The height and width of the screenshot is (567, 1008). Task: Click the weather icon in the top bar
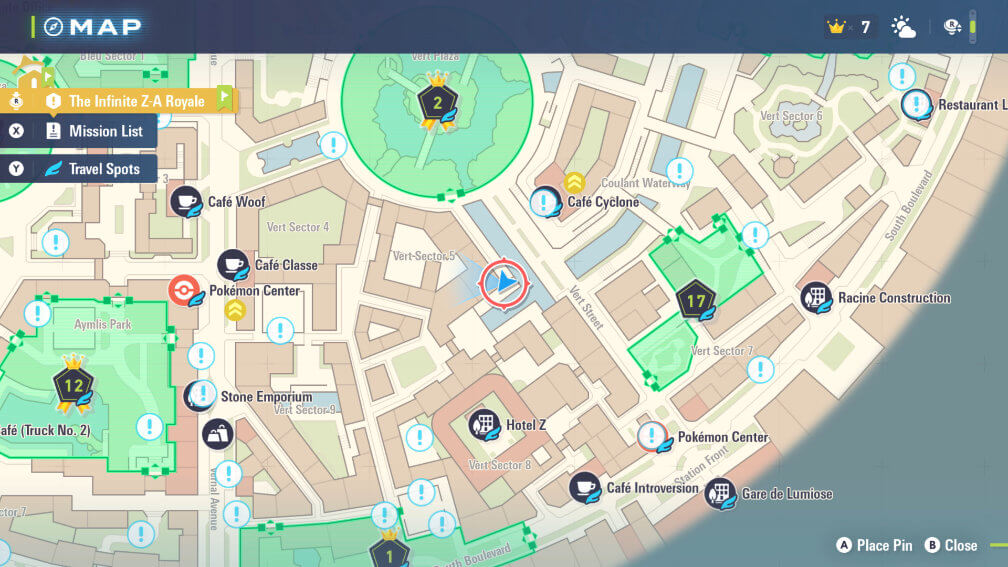(903, 27)
